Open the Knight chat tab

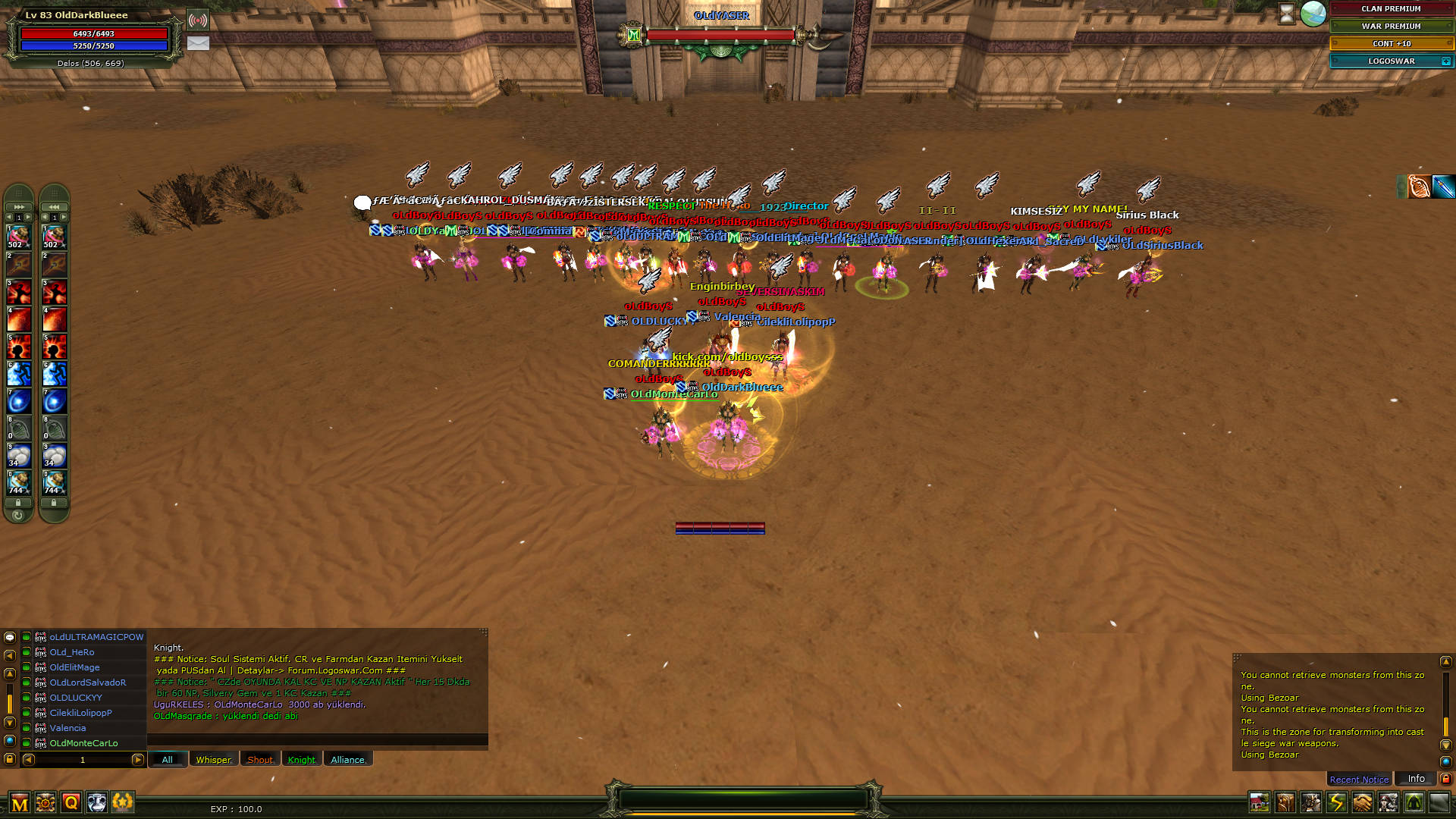coord(302,759)
